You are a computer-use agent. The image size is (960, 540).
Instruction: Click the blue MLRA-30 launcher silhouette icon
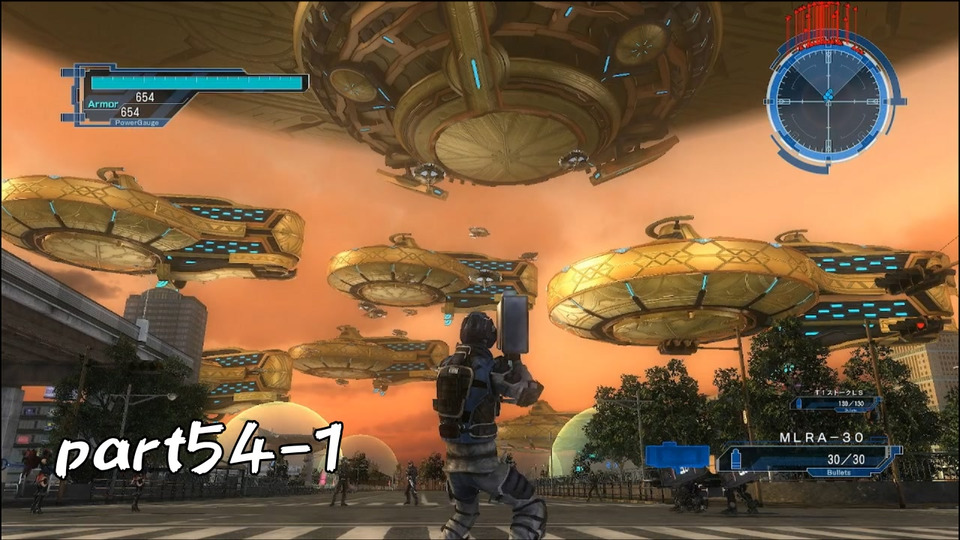click(x=677, y=456)
